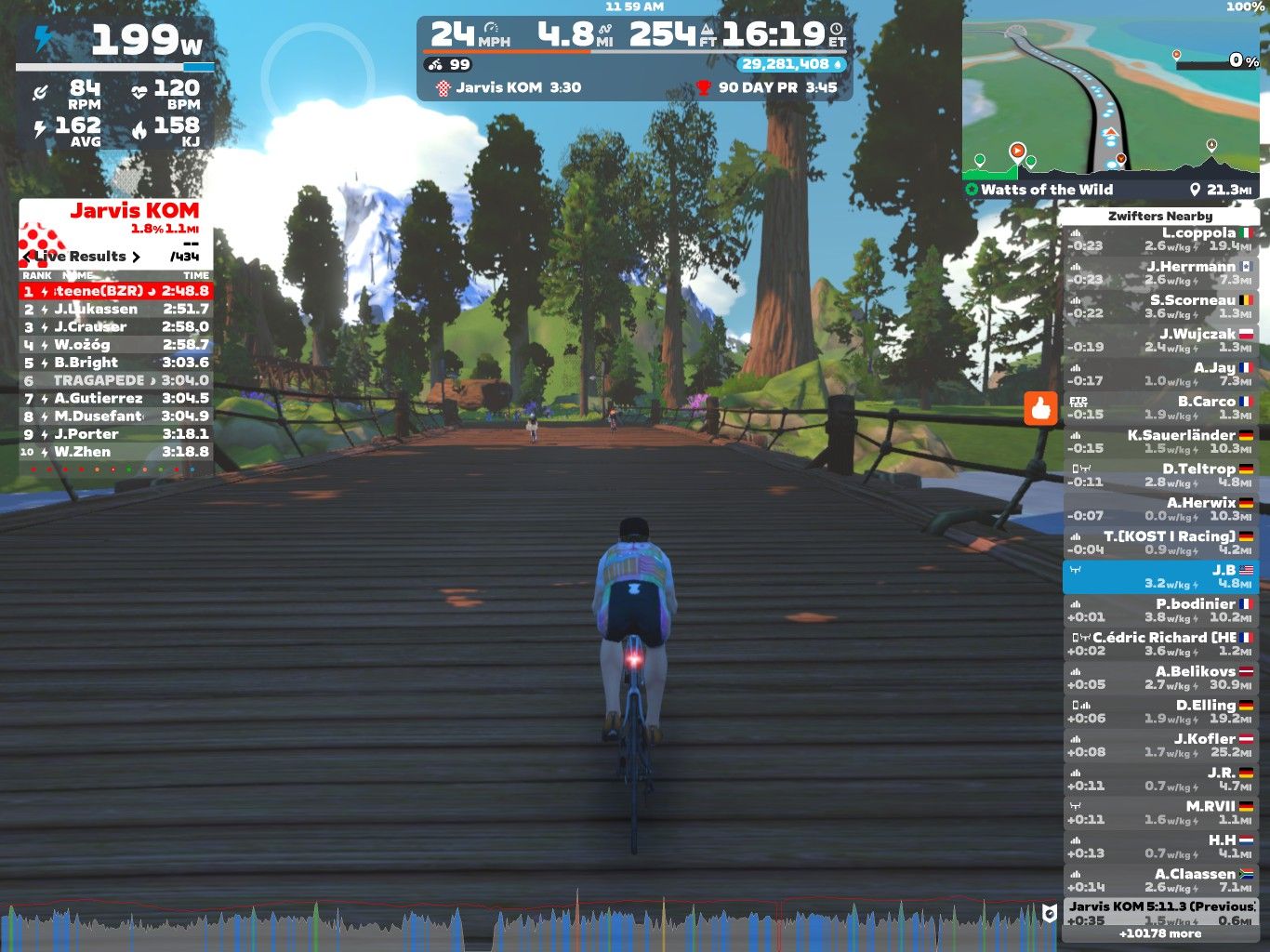Click the heart rate icon beside 120 BPM
Screen dimensions: 1270x952
click(x=140, y=90)
